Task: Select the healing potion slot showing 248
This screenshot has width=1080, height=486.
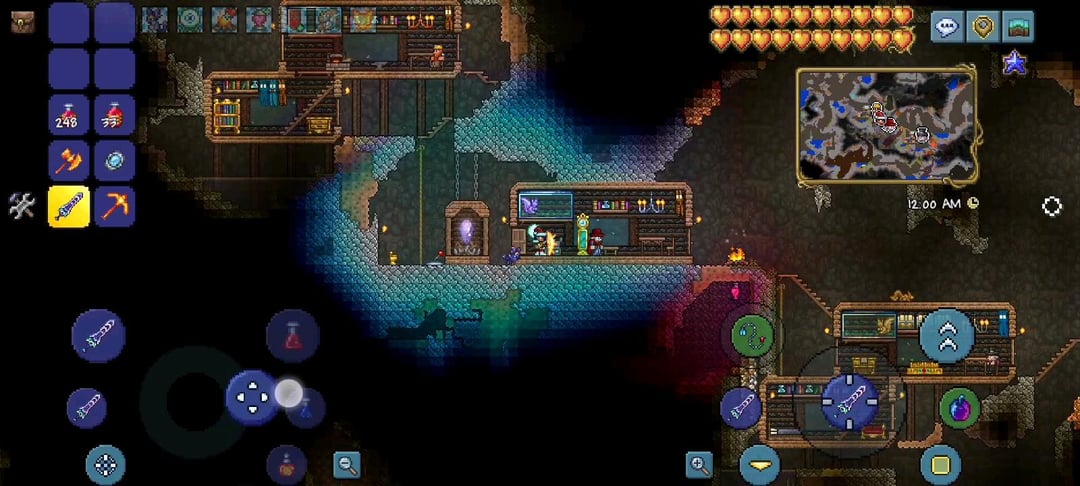Action: pyautogui.click(x=69, y=116)
